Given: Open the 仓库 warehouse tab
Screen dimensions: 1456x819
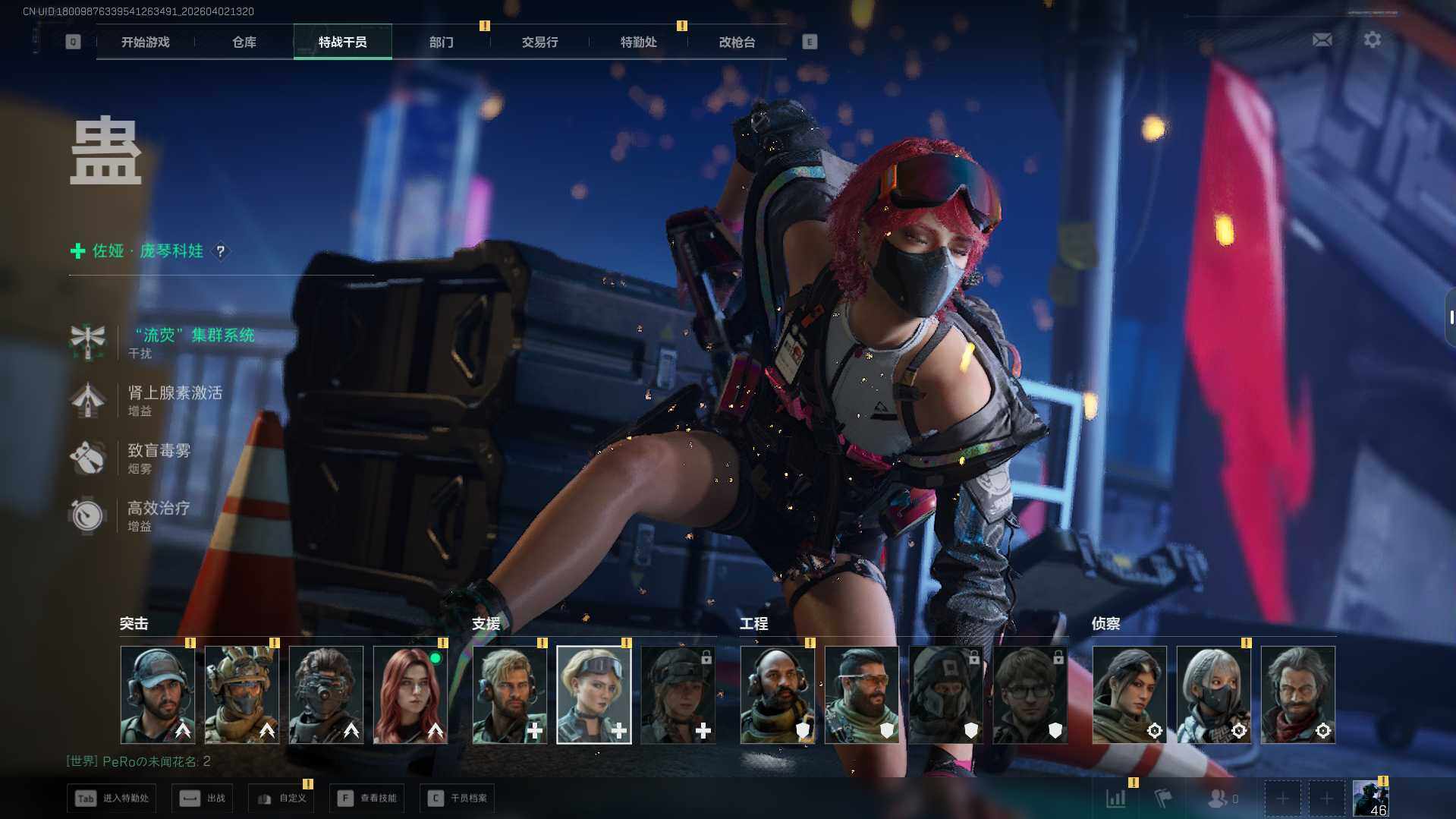Looking at the screenshot, I should coord(244,43).
